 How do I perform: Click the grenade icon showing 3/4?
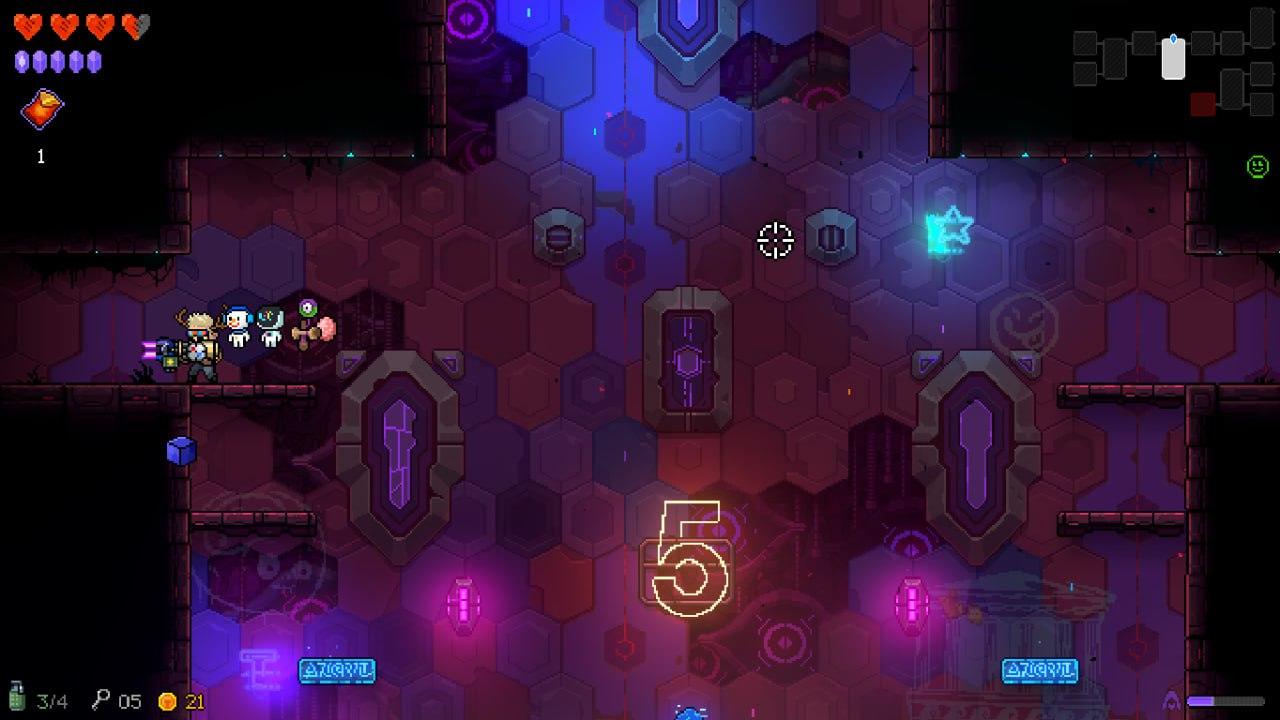18,695
